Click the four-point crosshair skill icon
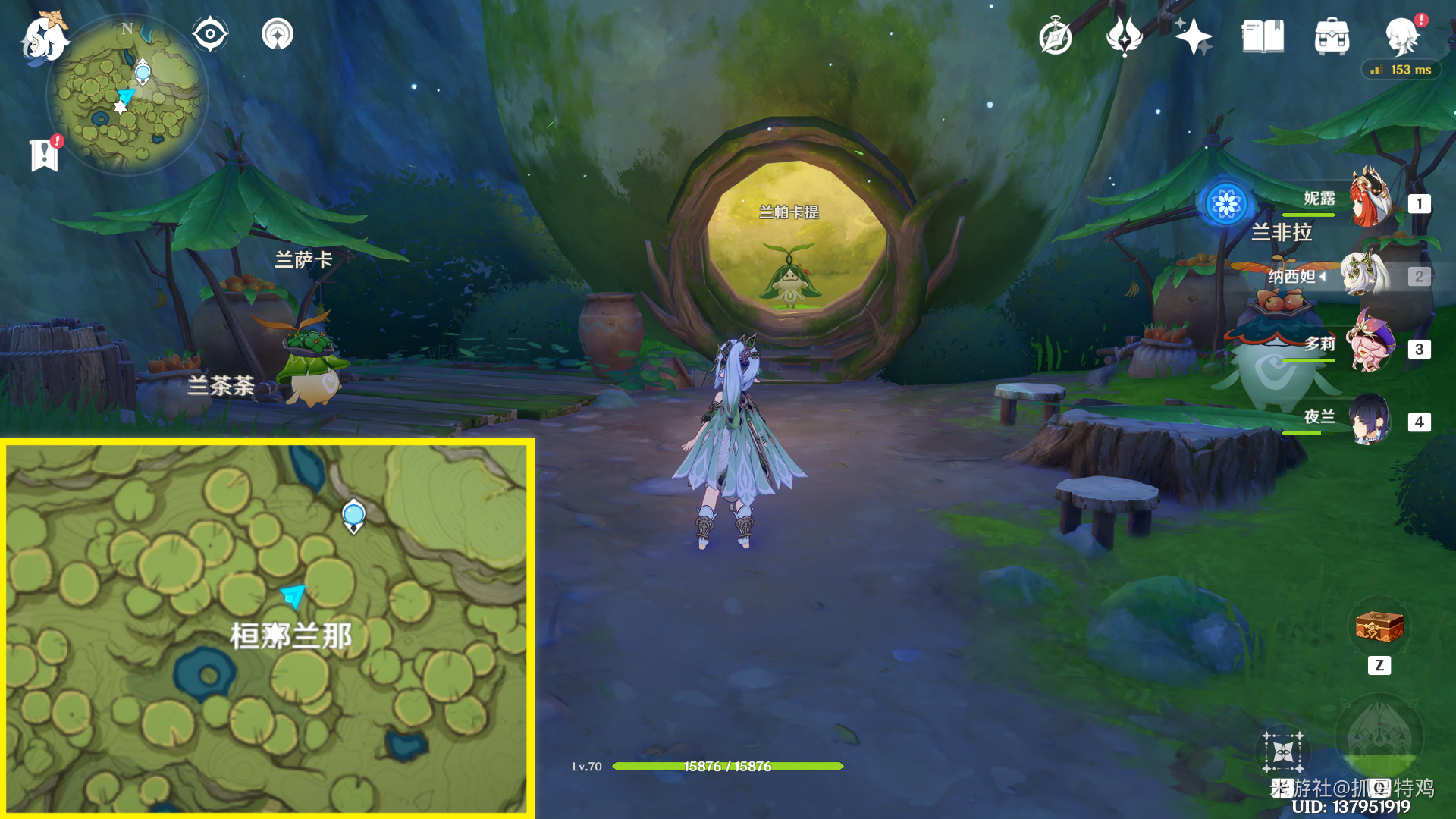Viewport: 1456px width, 819px height. coord(1282,752)
